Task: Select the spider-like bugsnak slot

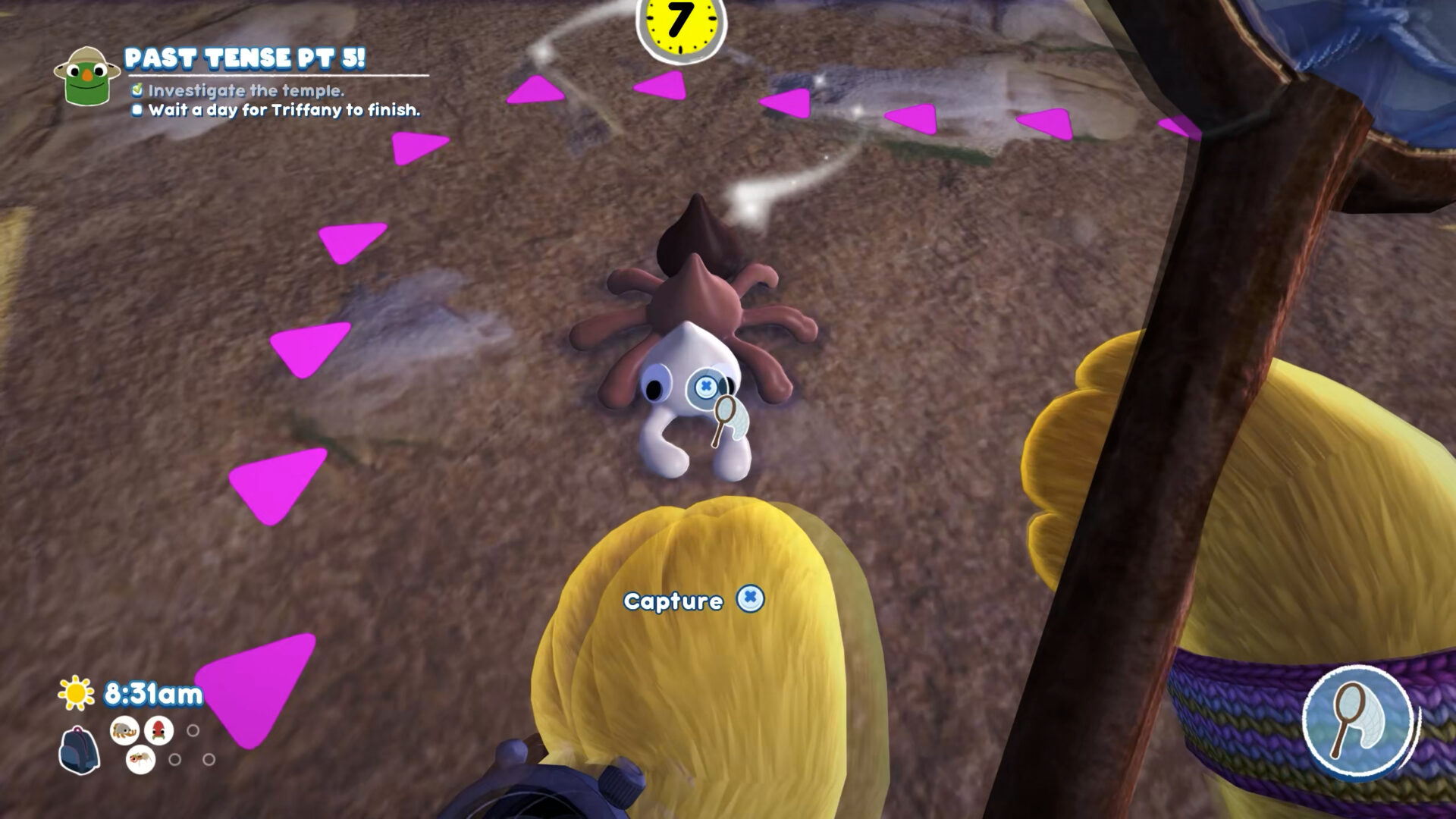Action: click(140, 758)
